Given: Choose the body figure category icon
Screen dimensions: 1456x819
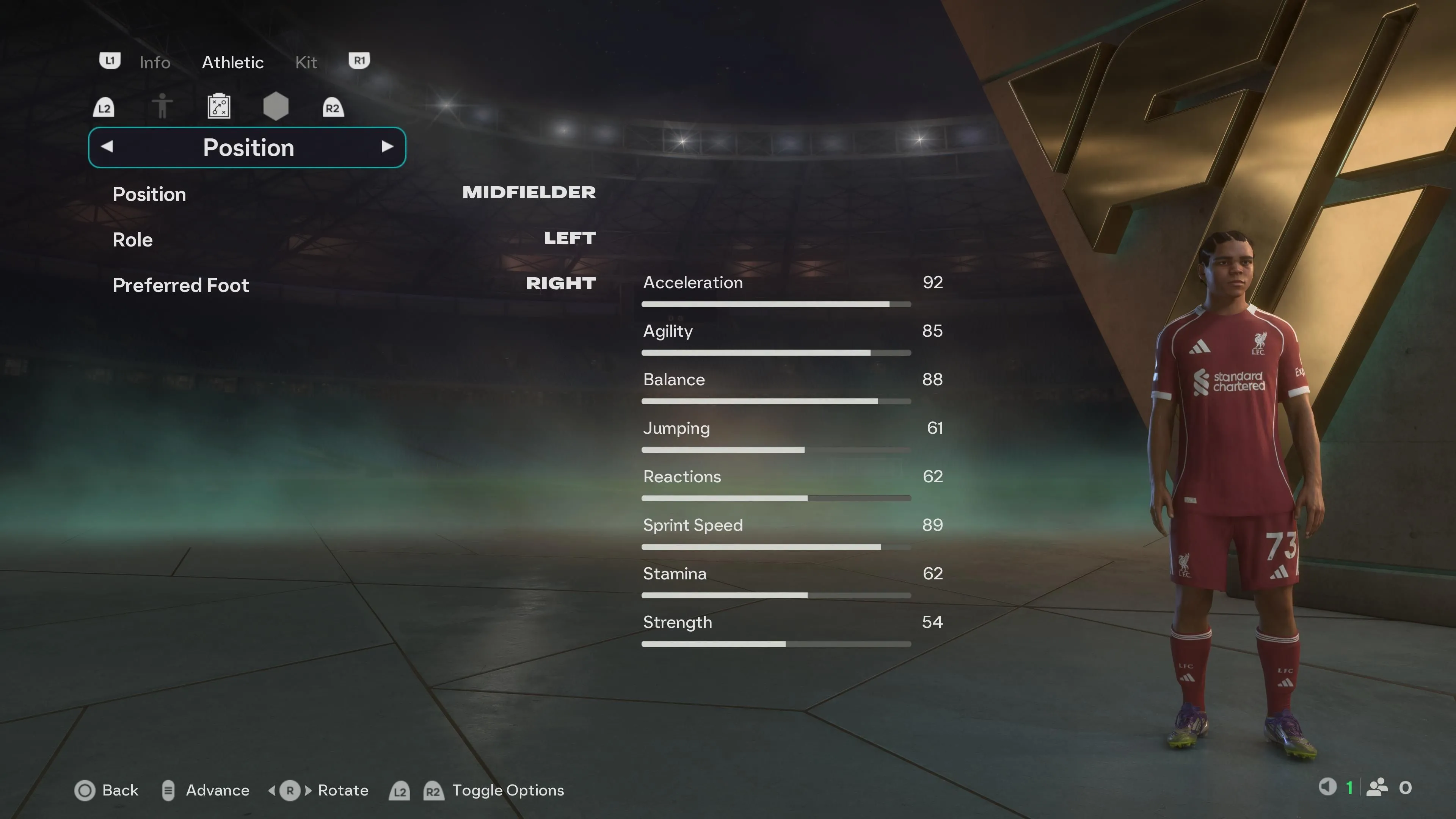Looking at the screenshot, I should tap(162, 106).
